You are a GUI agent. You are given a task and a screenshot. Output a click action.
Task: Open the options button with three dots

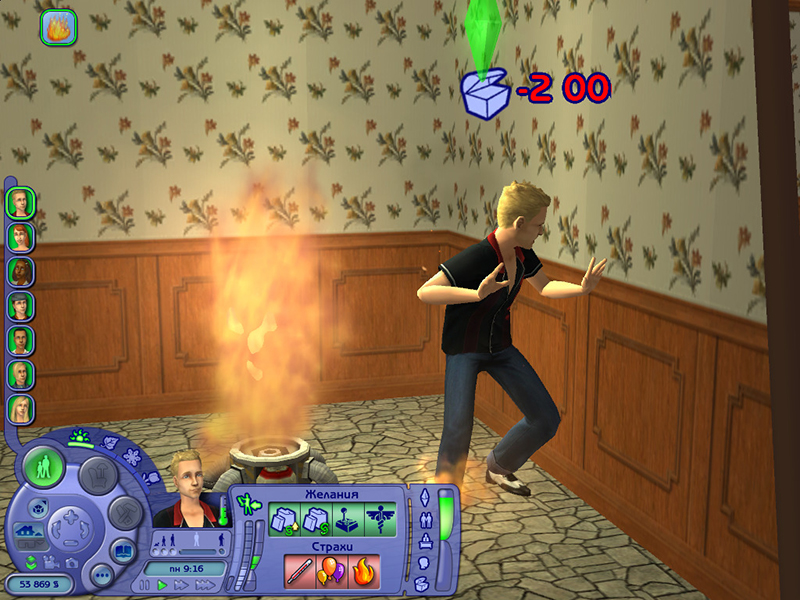[x=101, y=577]
